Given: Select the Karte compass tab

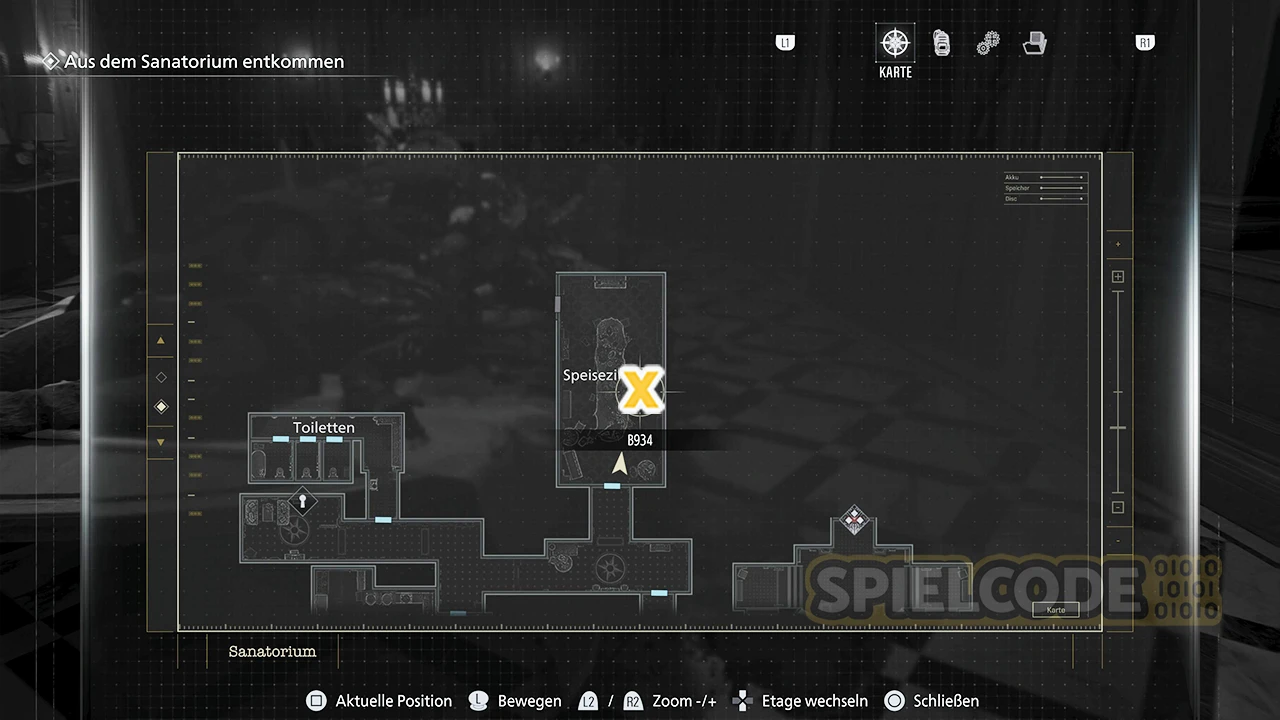Looking at the screenshot, I should [895, 43].
